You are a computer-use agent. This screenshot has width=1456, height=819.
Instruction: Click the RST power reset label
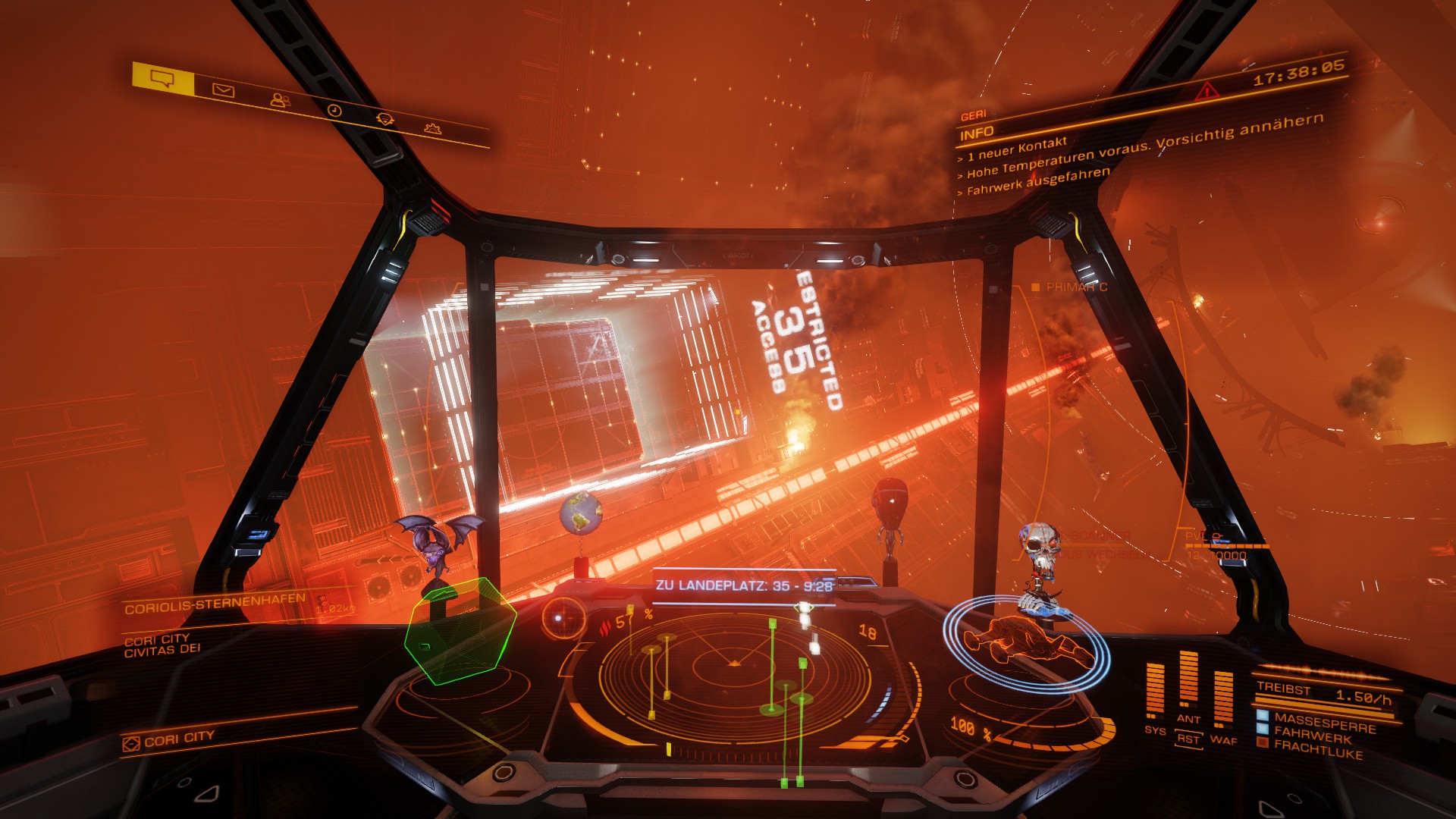(1188, 739)
